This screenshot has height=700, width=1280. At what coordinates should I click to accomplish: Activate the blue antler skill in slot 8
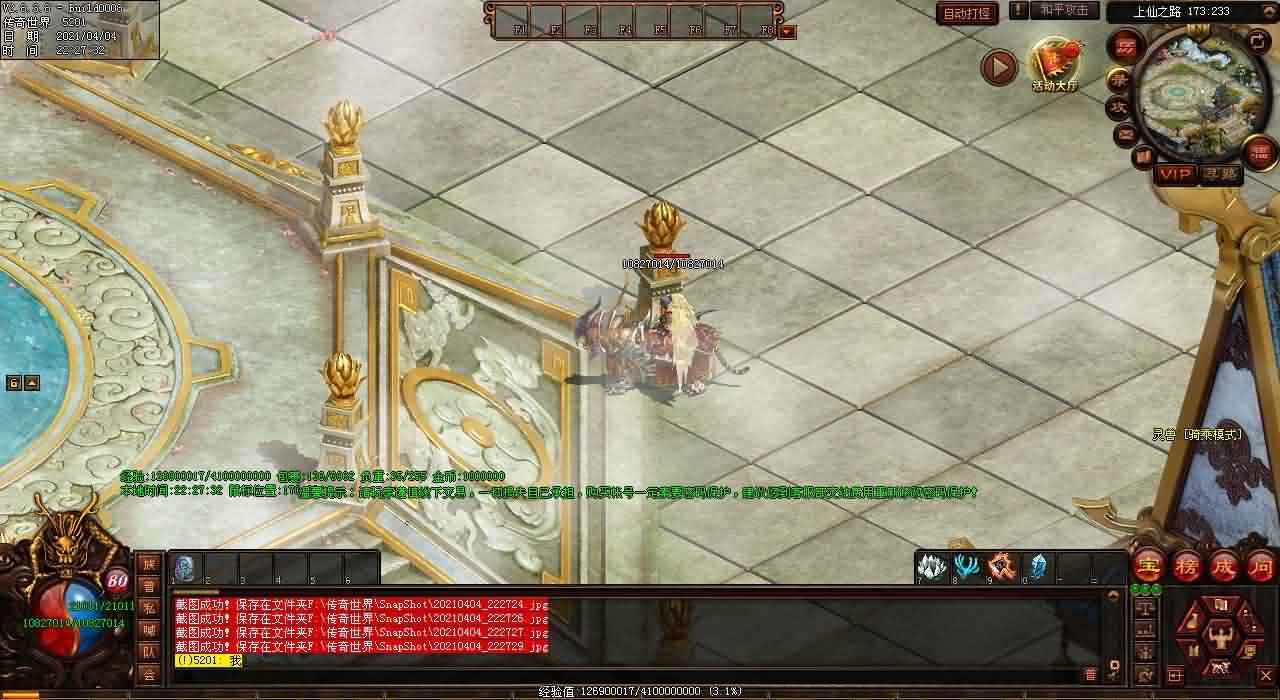pyautogui.click(x=967, y=567)
